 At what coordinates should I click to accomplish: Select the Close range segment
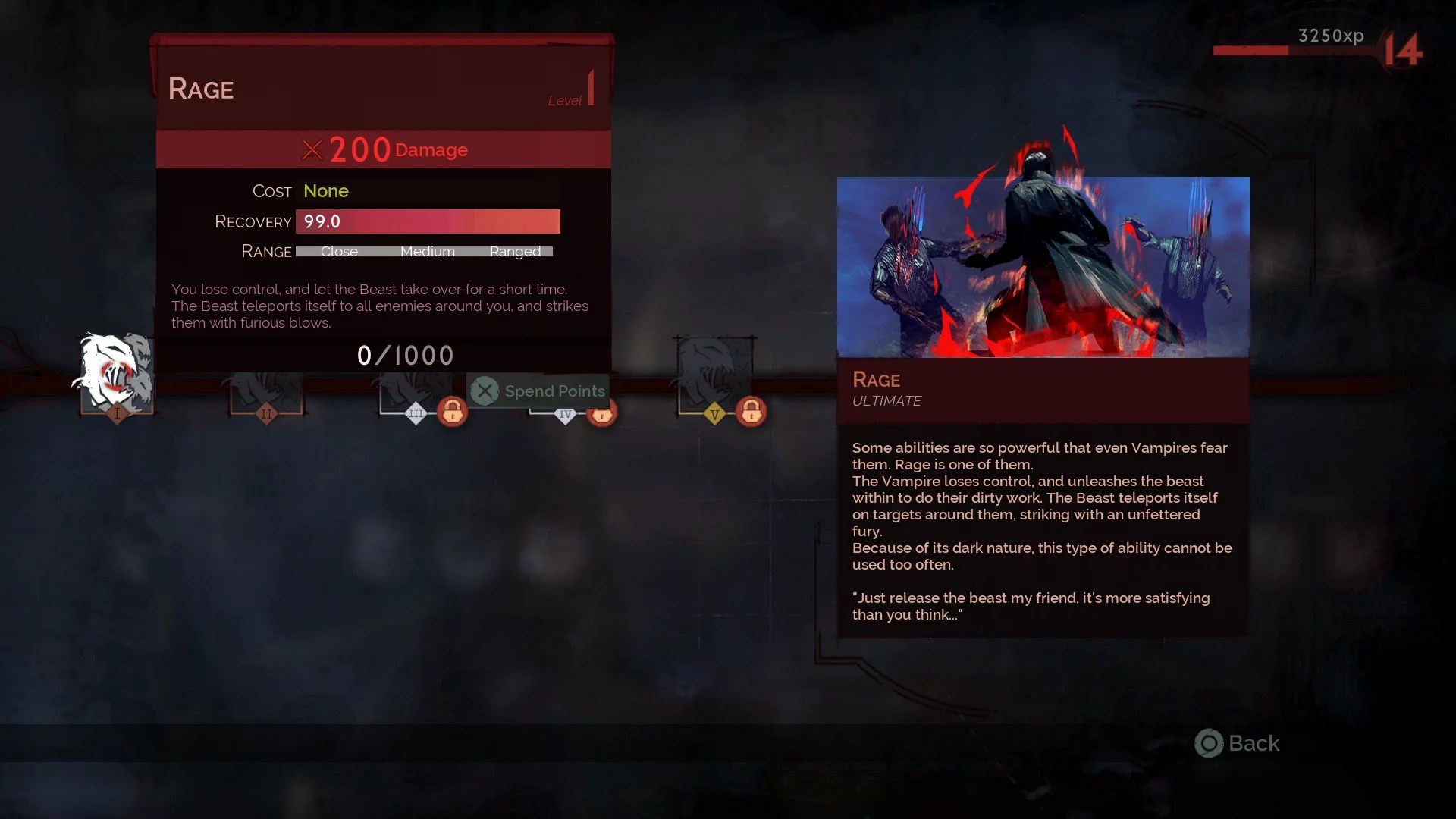[x=337, y=251]
